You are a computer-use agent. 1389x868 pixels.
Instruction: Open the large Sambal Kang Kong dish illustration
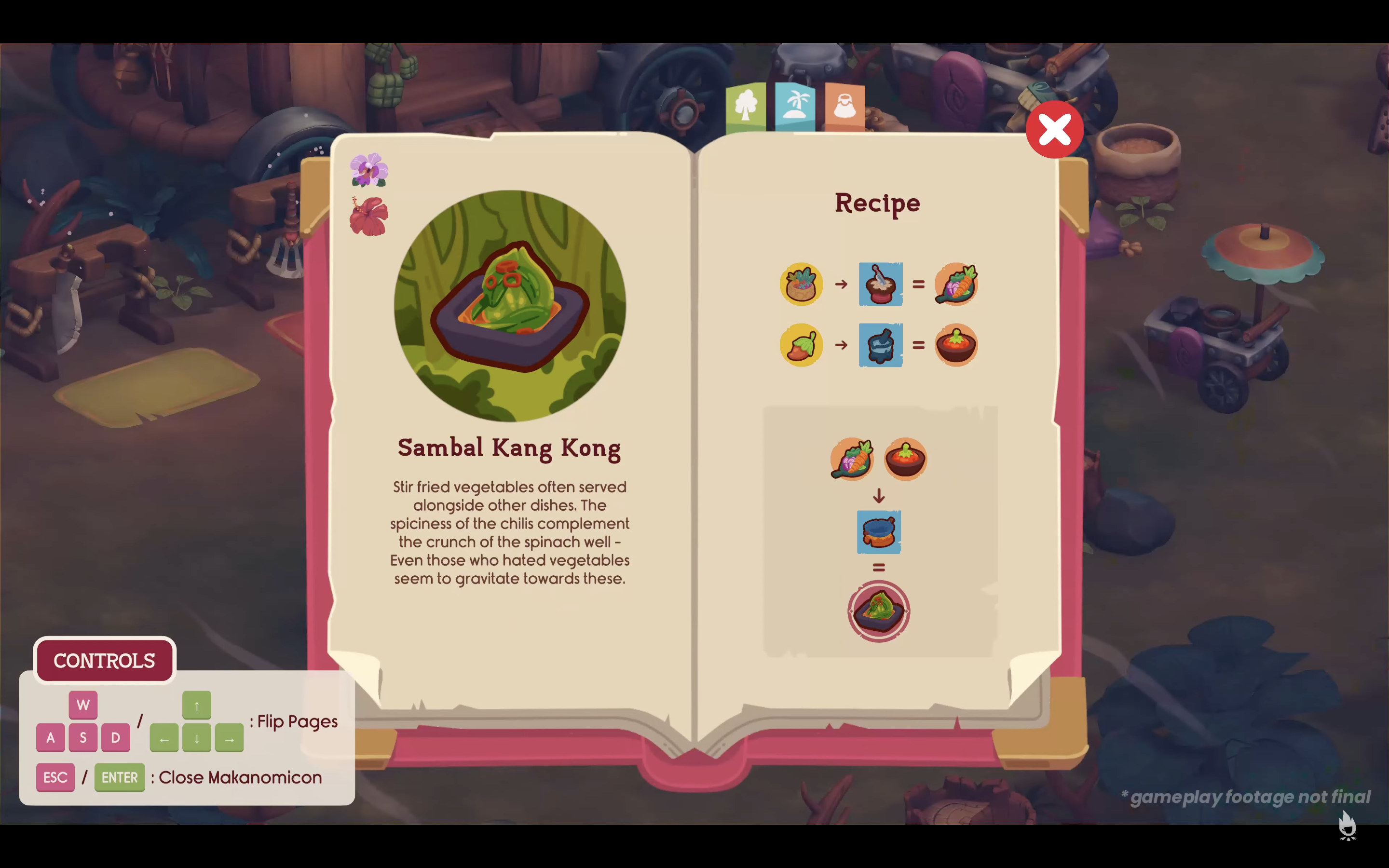tap(510, 306)
